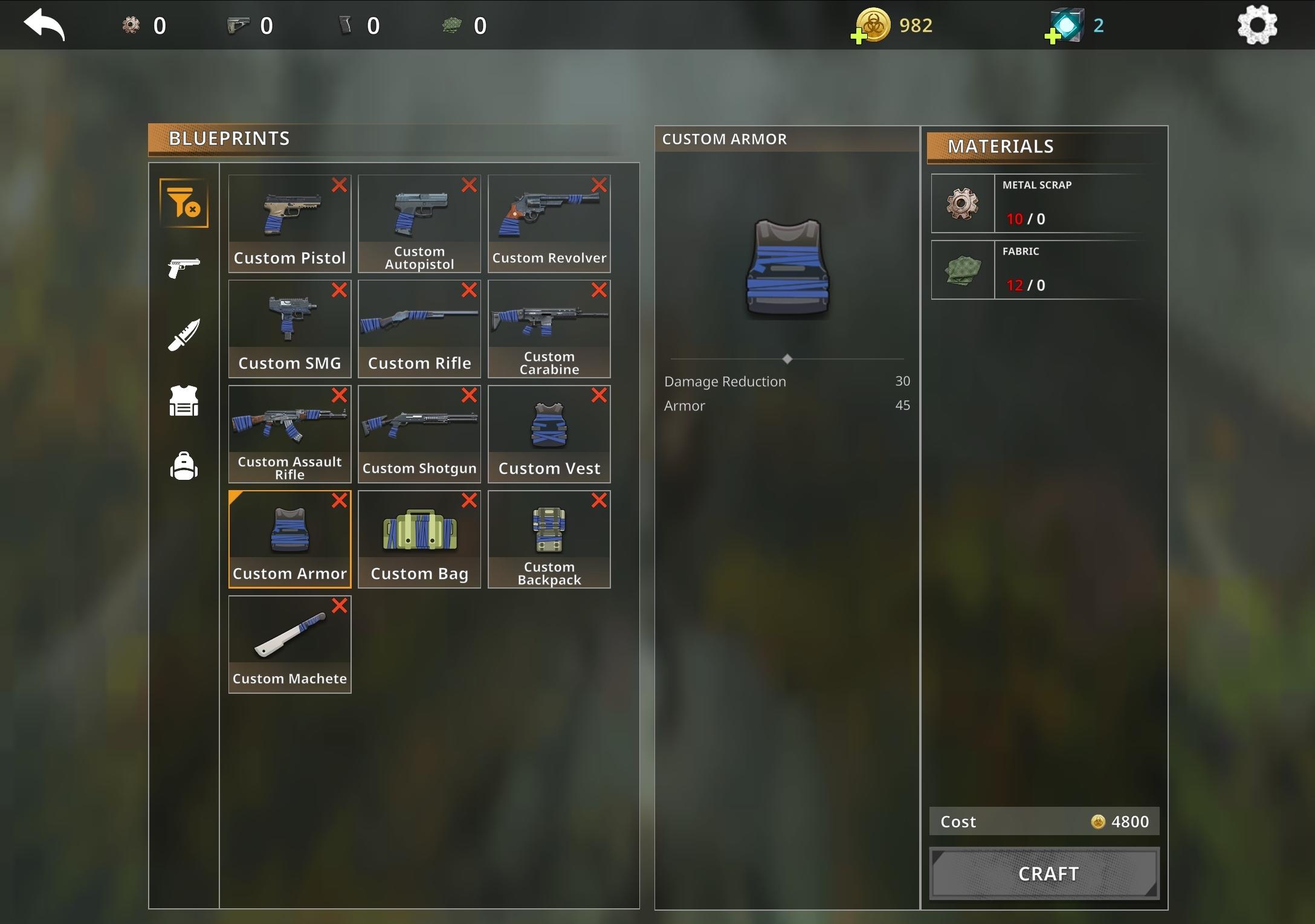Delete the Custom Pistol blueprint
Screen dimensions: 1315x924
[339, 185]
